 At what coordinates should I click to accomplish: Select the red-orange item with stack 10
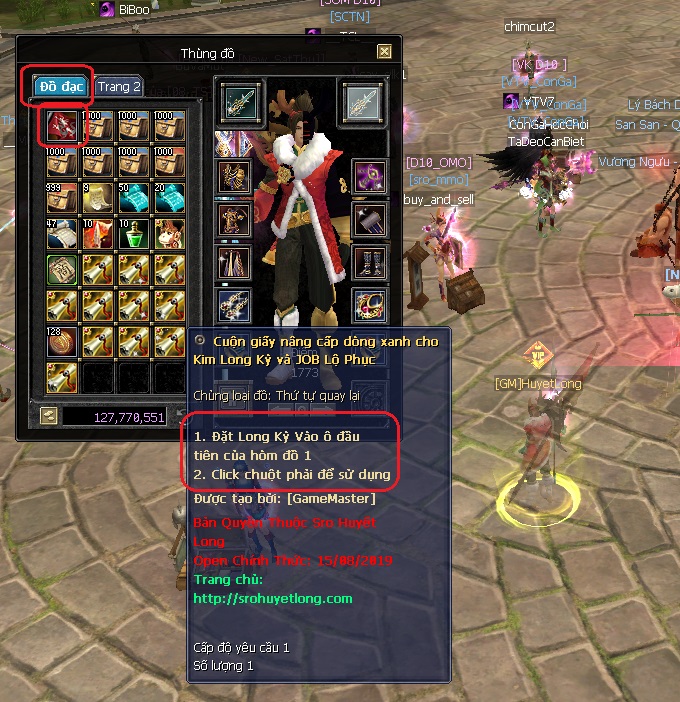tap(98, 234)
